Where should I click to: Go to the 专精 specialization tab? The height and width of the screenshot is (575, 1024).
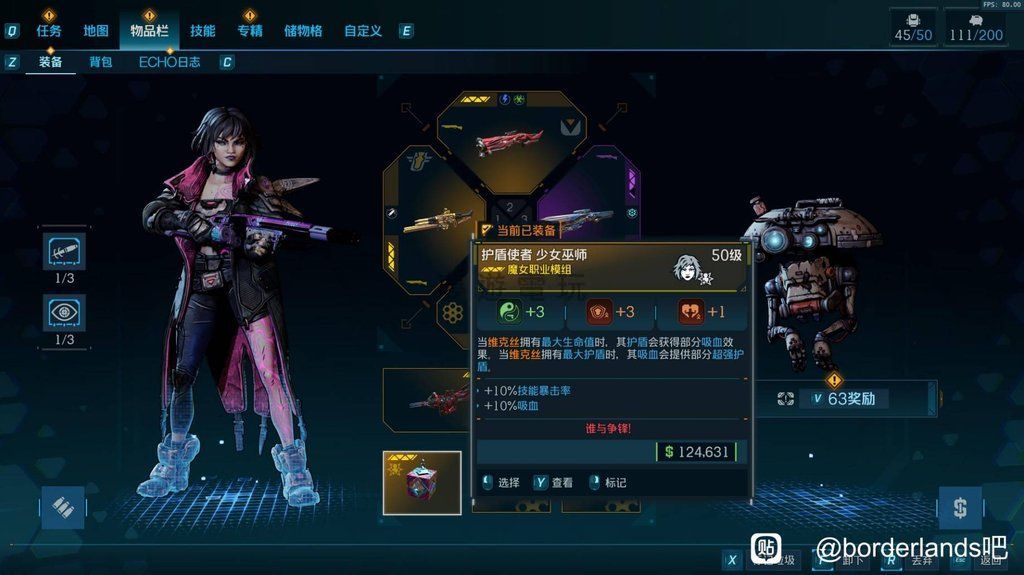250,31
